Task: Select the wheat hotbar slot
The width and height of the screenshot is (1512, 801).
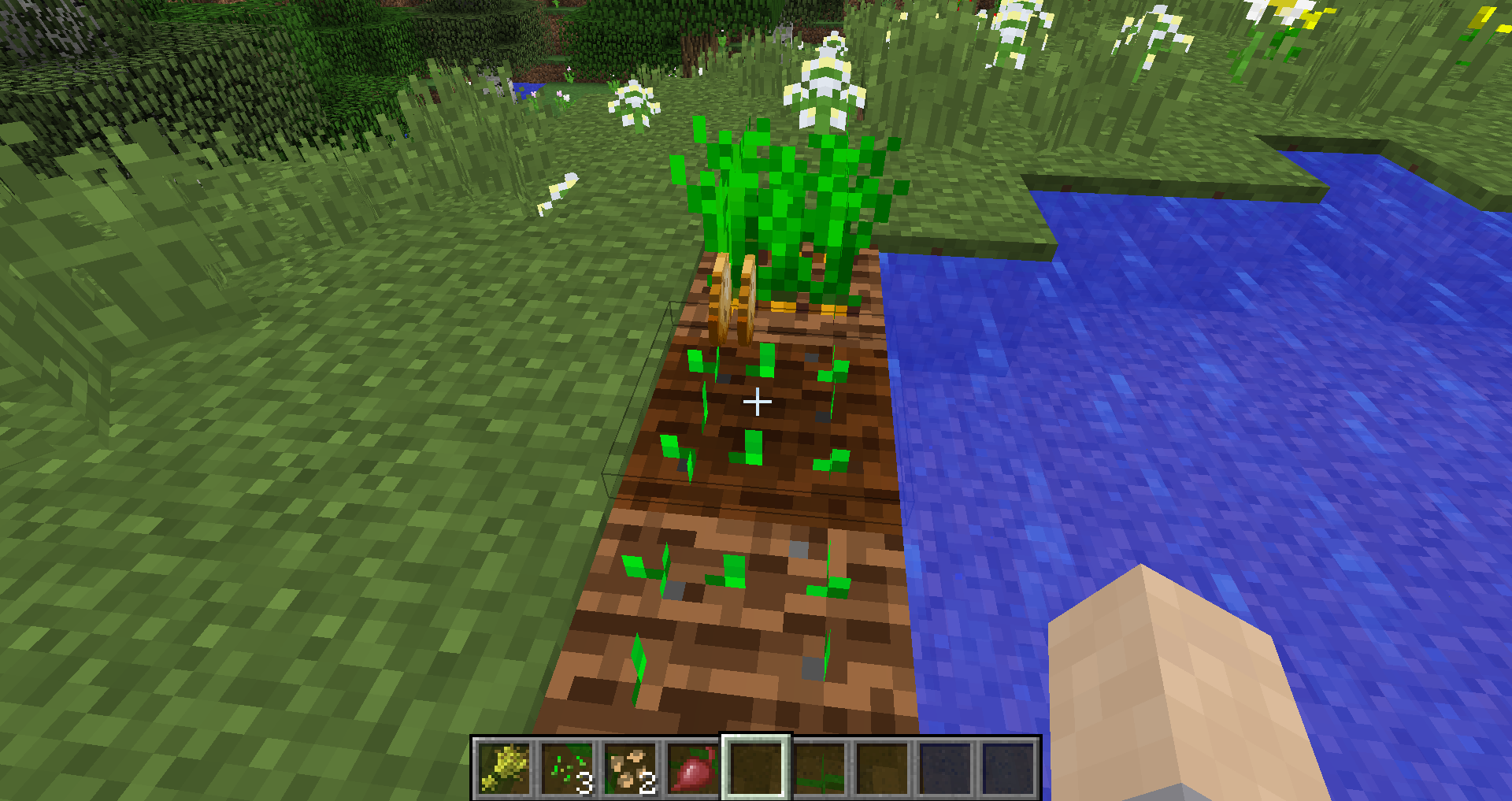Action: [505, 768]
